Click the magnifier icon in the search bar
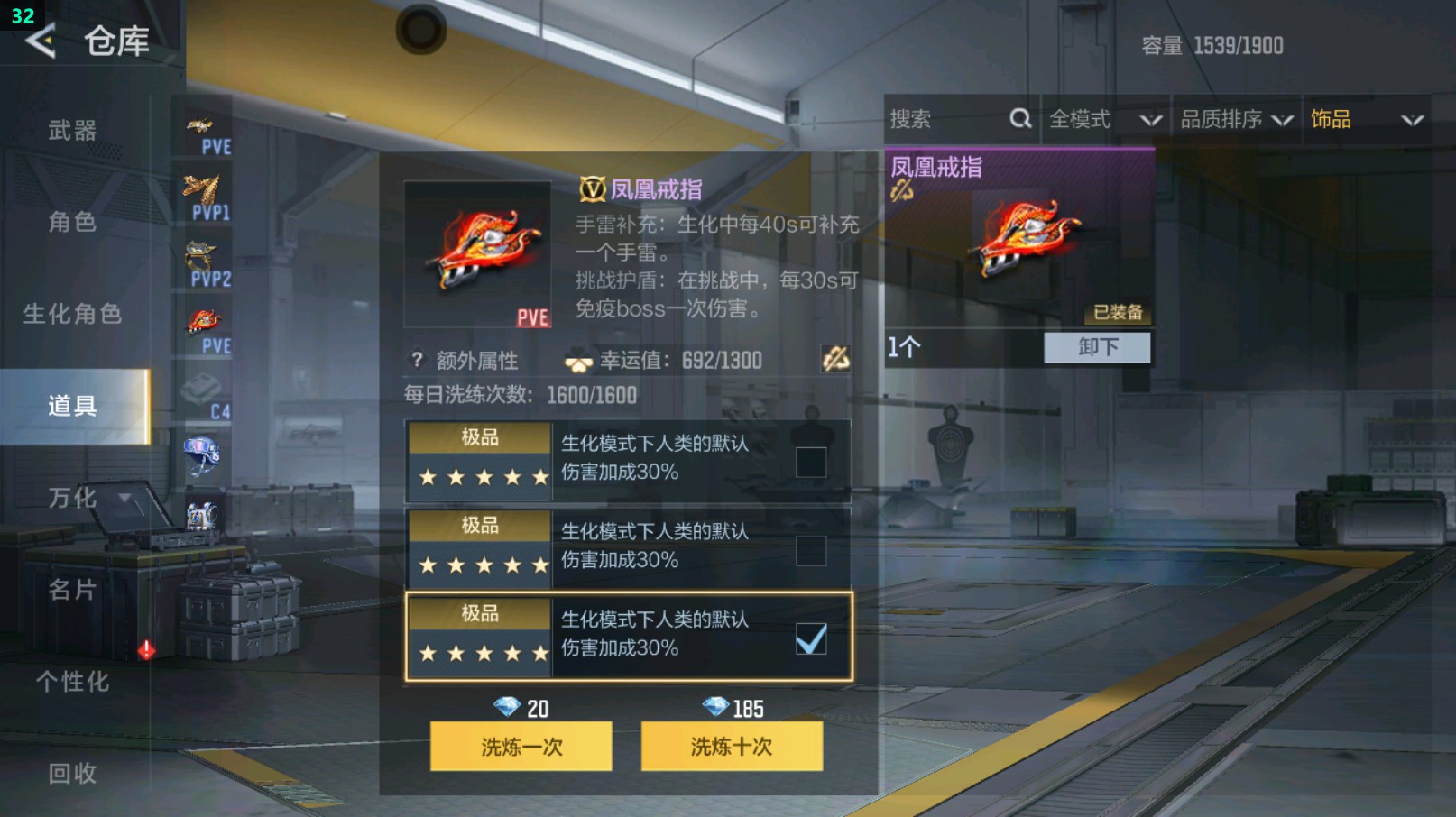This screenshot has width=1456, height=817. 1019,118
